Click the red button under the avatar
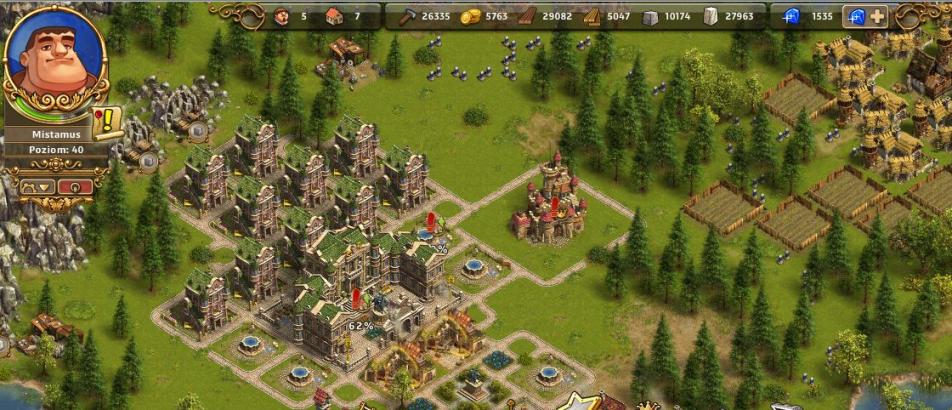 pyautogui.click(x=74, y=186)
